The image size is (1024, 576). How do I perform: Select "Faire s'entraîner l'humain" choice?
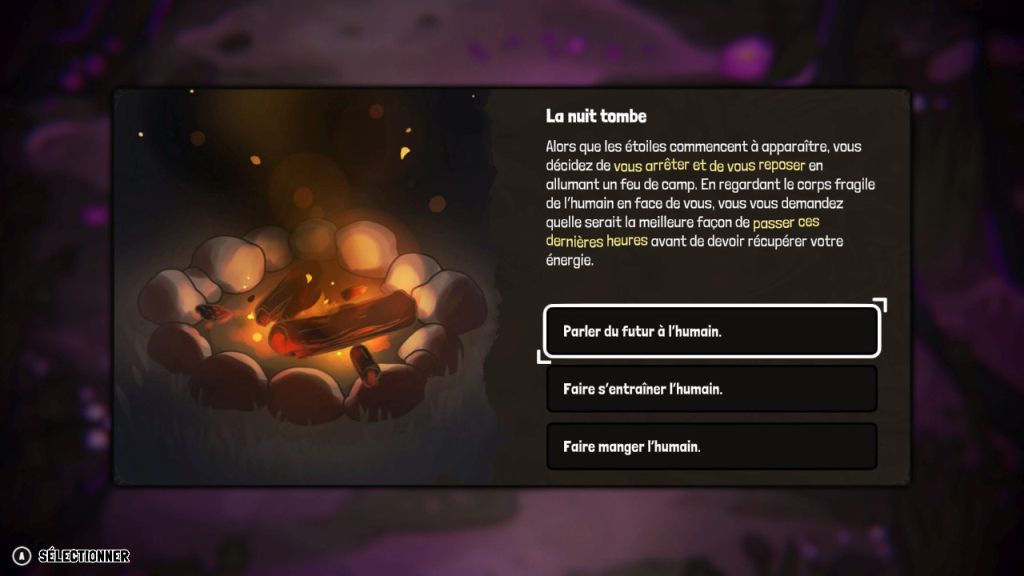tap(711, 389)
